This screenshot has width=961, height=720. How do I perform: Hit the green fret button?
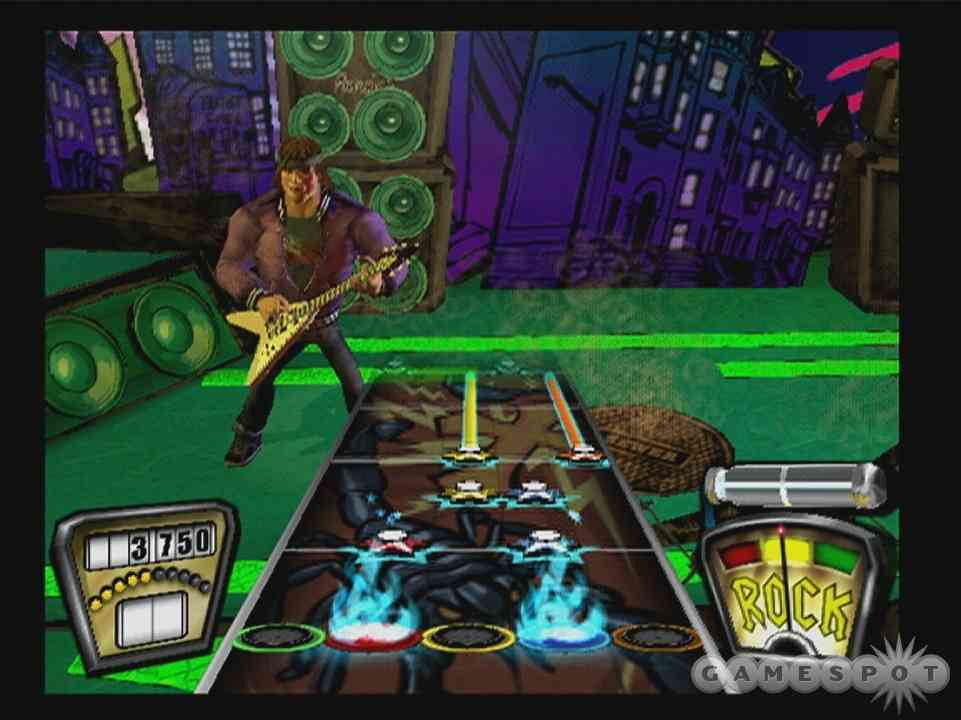click(x=277, y=637)
